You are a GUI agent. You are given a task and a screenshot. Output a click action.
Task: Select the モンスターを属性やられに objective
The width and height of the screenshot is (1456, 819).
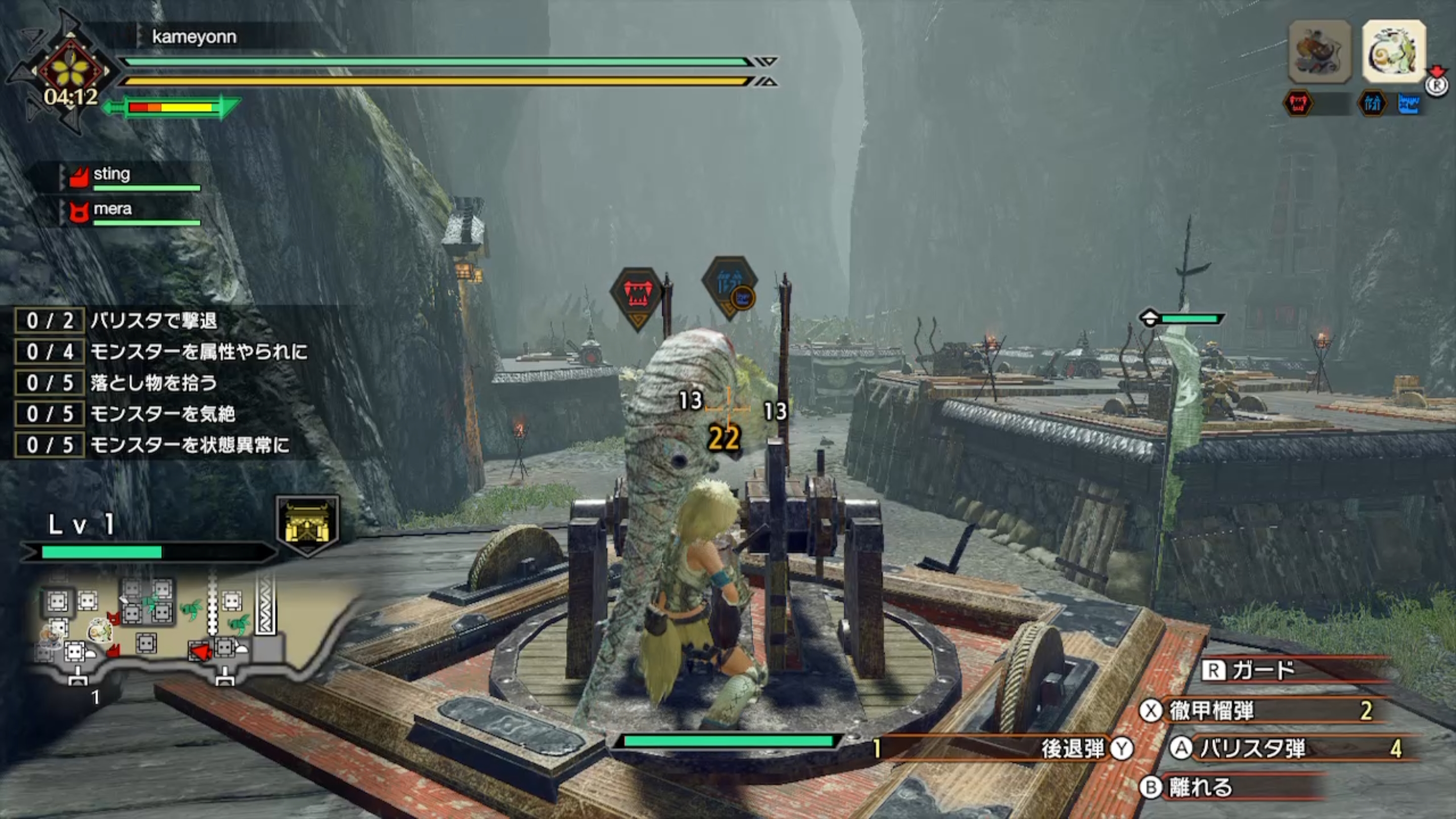[x=198, y=352]
